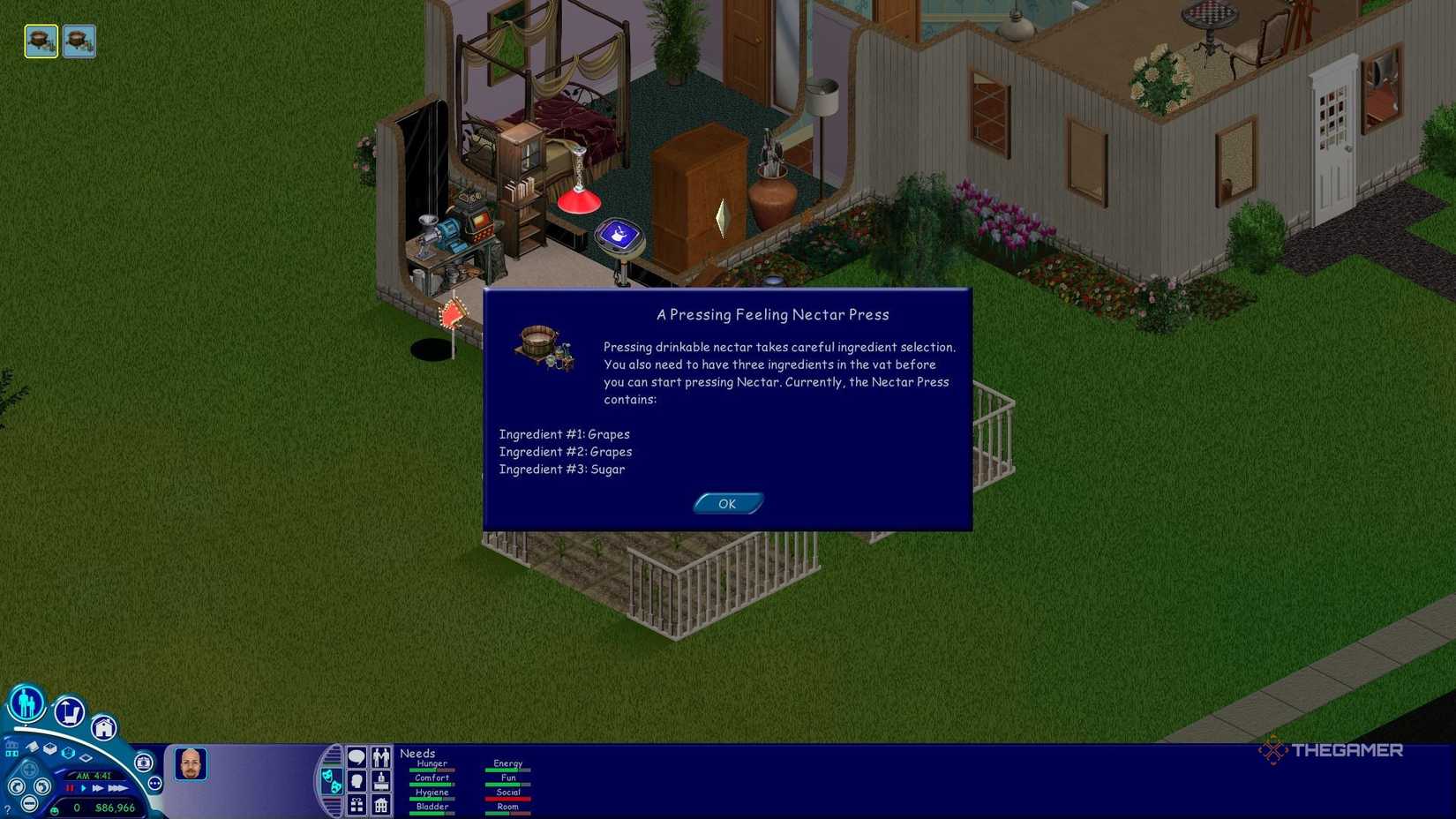Open help via the question mark icon
This screenshot has width=1456, height=819.
point(7,809)
